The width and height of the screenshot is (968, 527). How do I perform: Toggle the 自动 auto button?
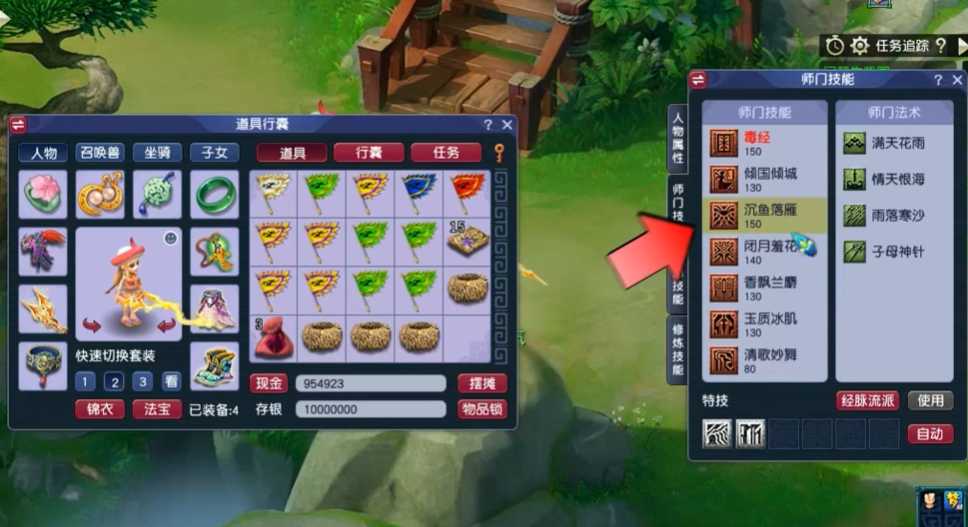click(930, 434)
